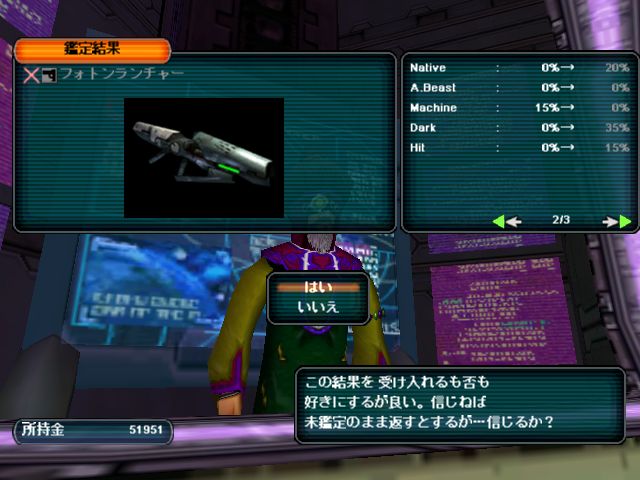
Task: Choose はい to accept the appraisal
Action: point(319,286)
